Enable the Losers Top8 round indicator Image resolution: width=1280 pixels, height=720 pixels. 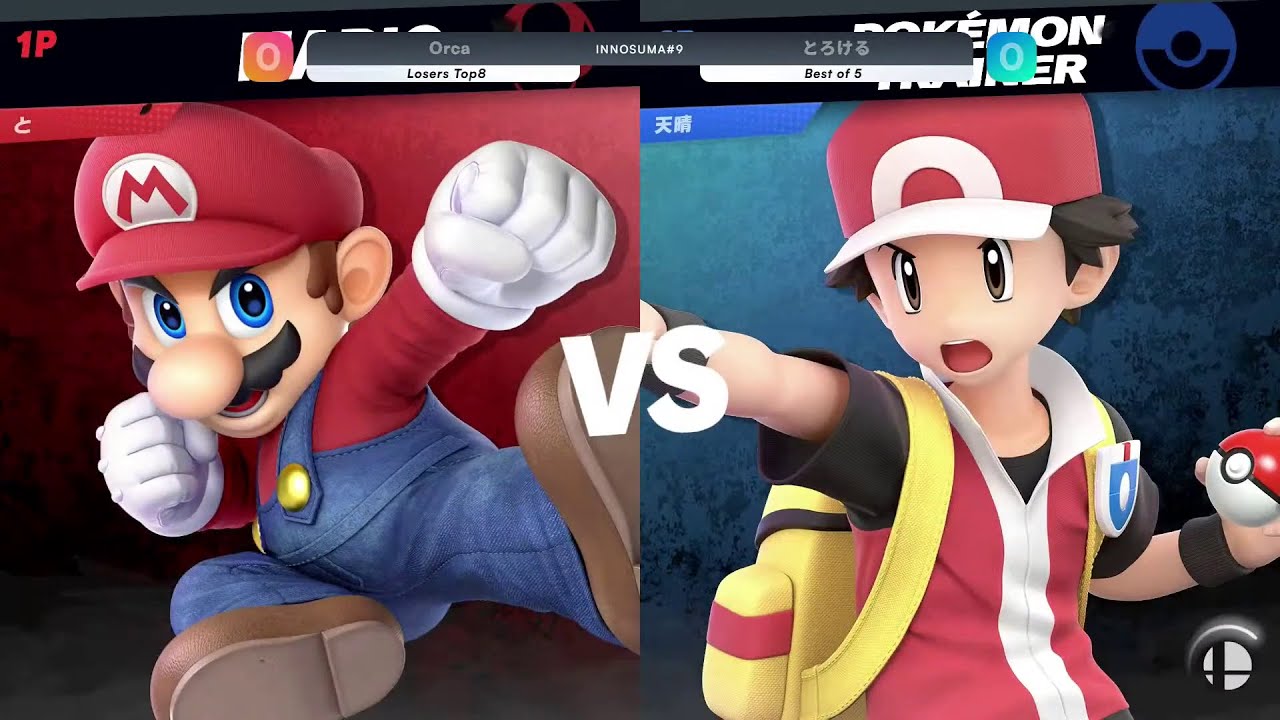447,72
